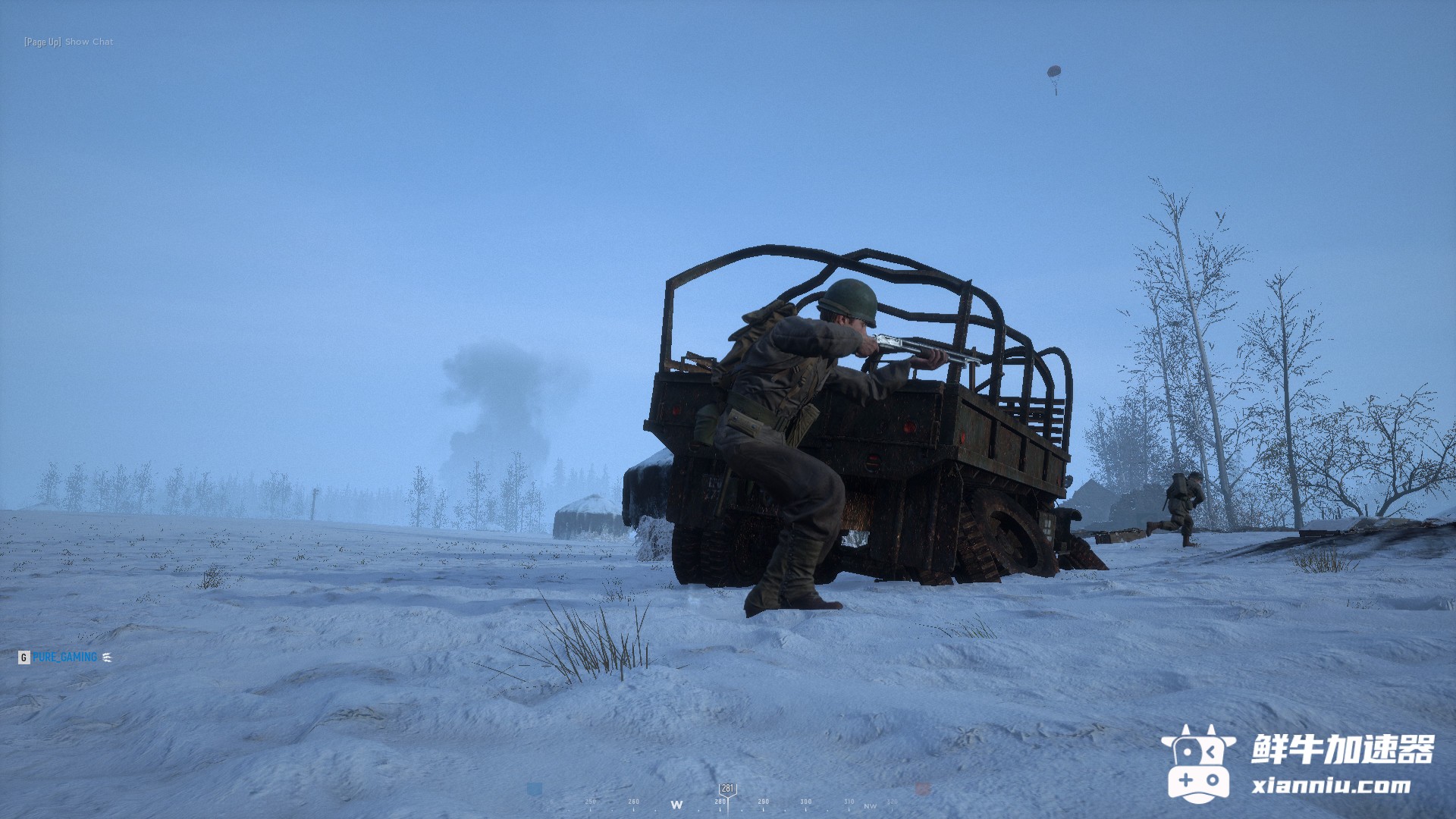Select the PURE_GAMING voice chat entry
Image resolution: width=1456 pixels, height=819 pixels.
pos(64,657)
